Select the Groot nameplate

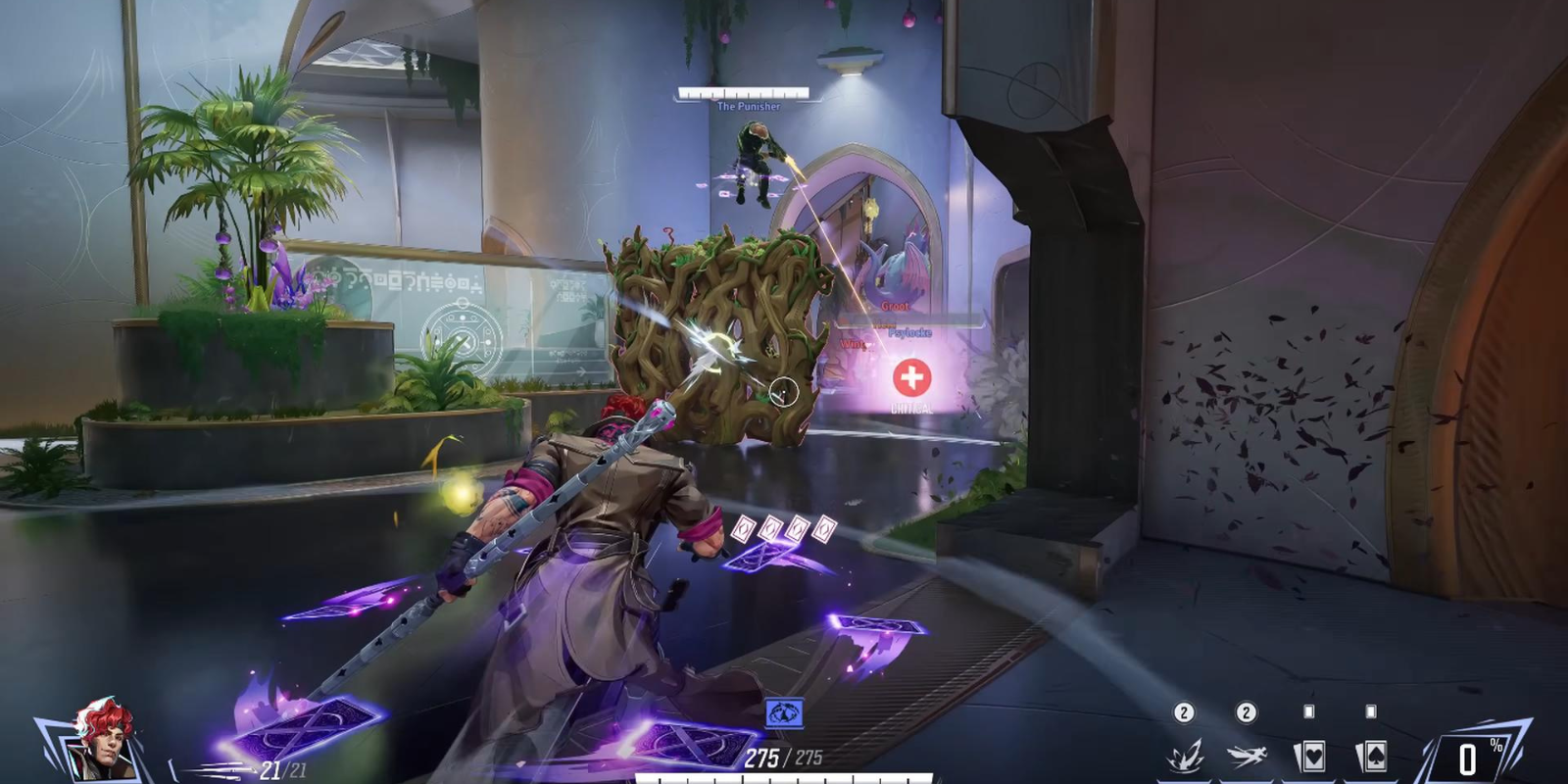tap(895, 307)
